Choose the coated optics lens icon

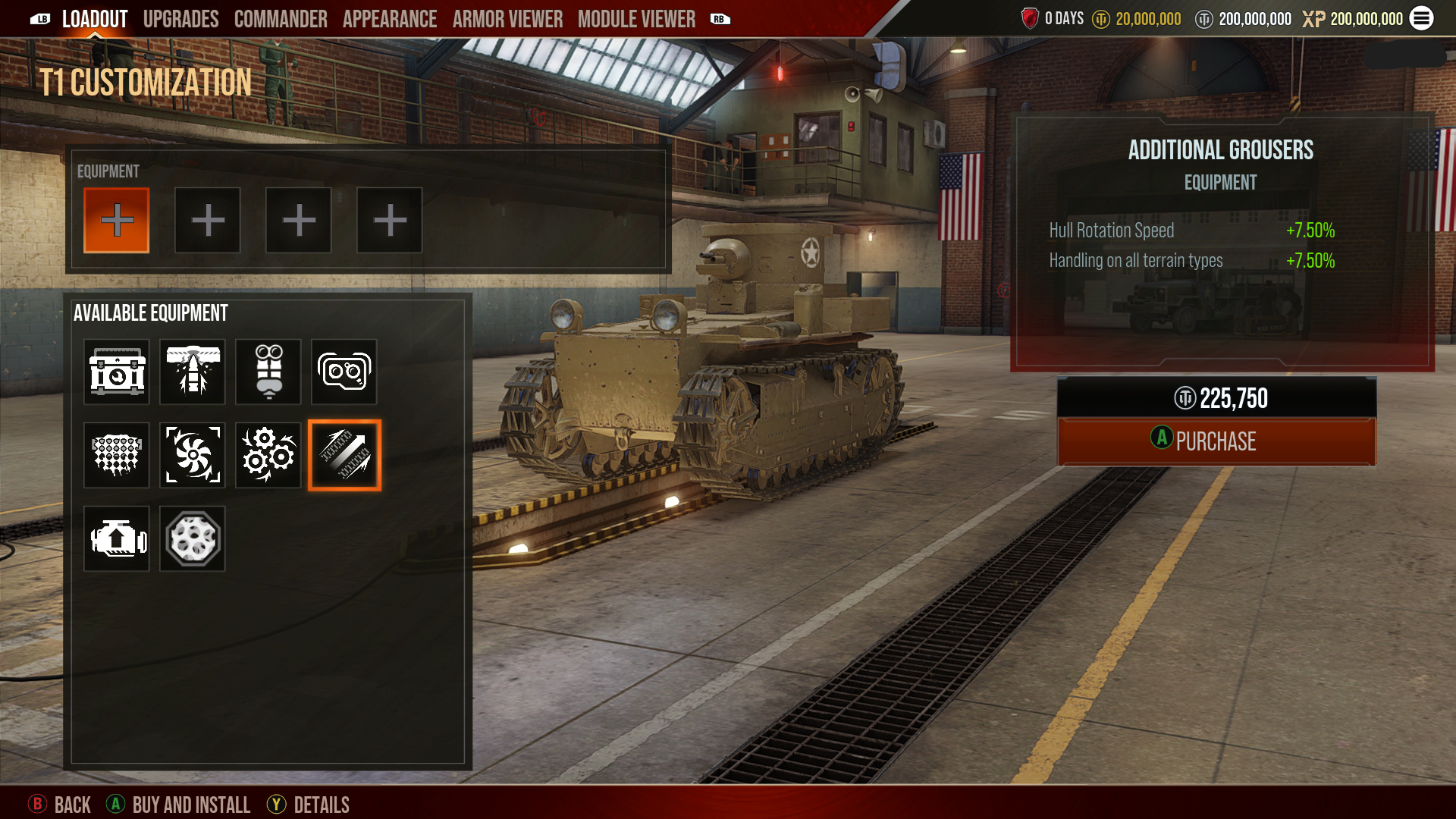click(344, 372)
